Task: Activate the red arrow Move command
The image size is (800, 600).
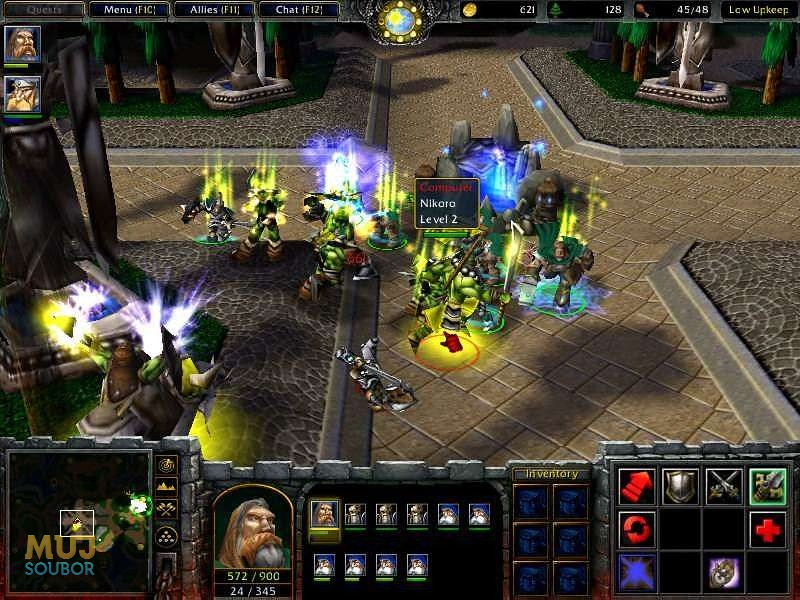Action: [637, 486]
